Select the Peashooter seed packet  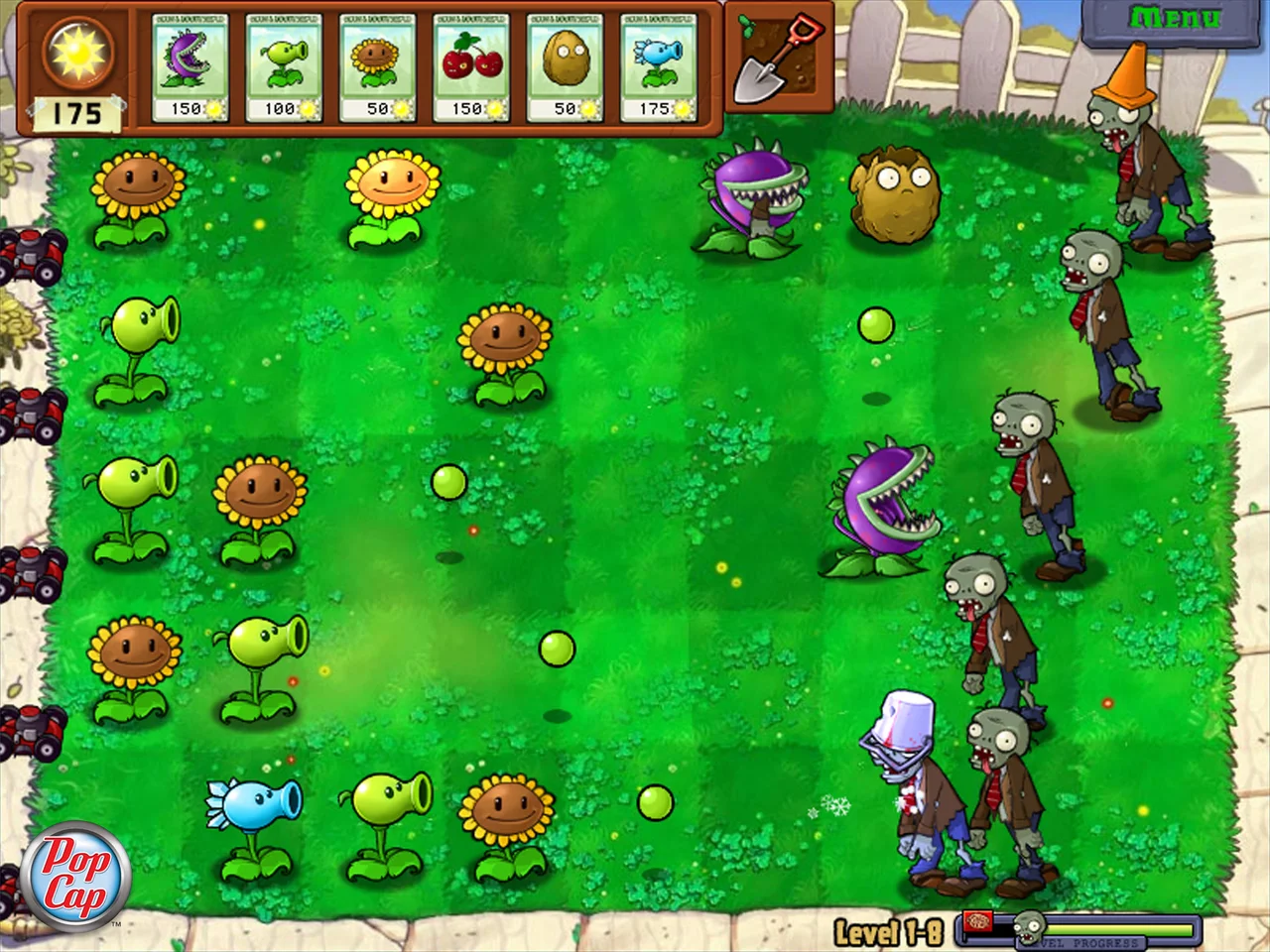click(x=285, y=64)
